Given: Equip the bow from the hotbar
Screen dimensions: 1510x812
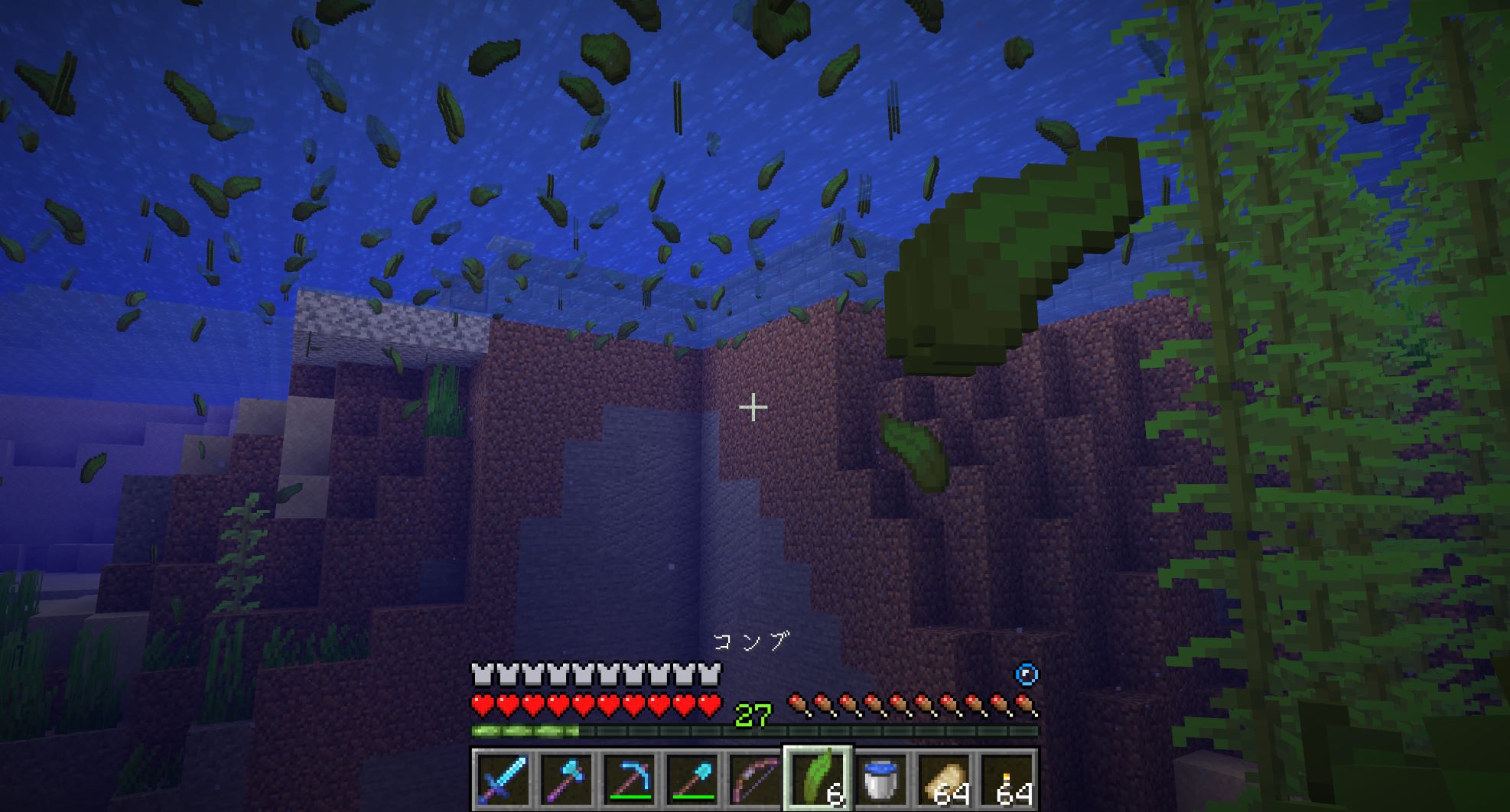Looking at the screenshot, I should pyautogui.click(x=755, y=779).
